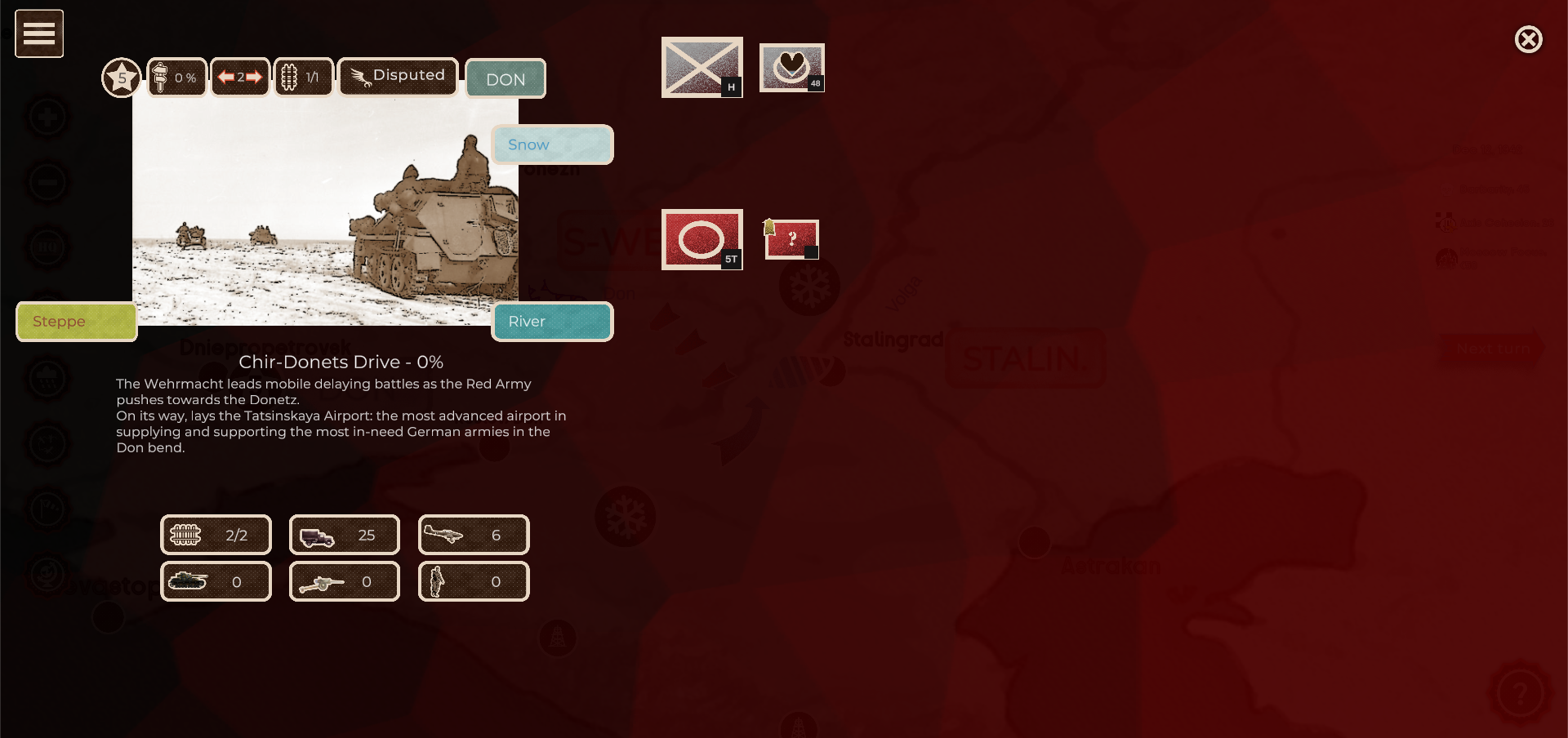The width and height of the screenshot is (1568, 738).
Task: Click the tank strength badge showing 0
Action: click(216, 581)
